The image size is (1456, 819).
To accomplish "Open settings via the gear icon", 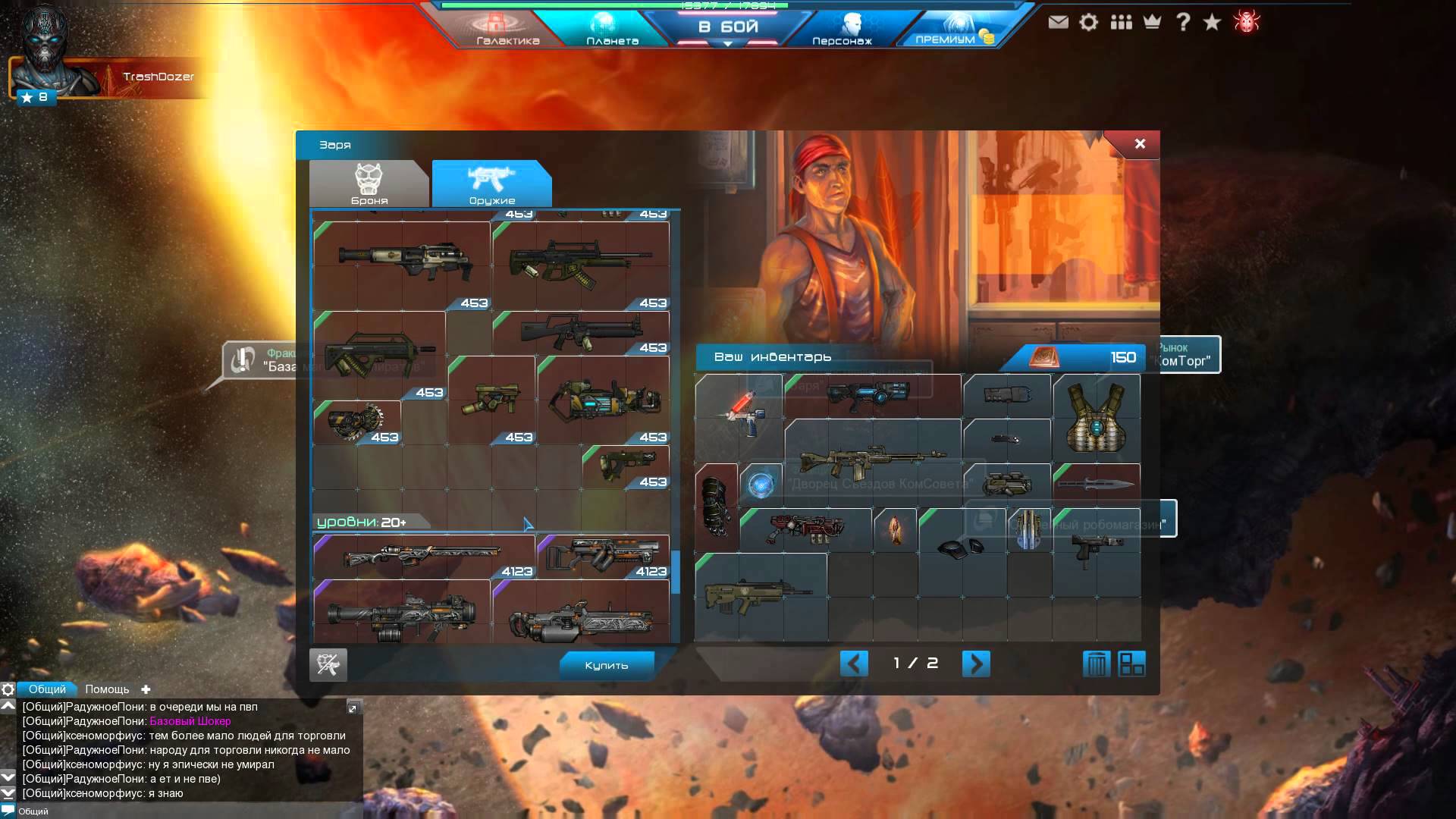I will 1089,22.
